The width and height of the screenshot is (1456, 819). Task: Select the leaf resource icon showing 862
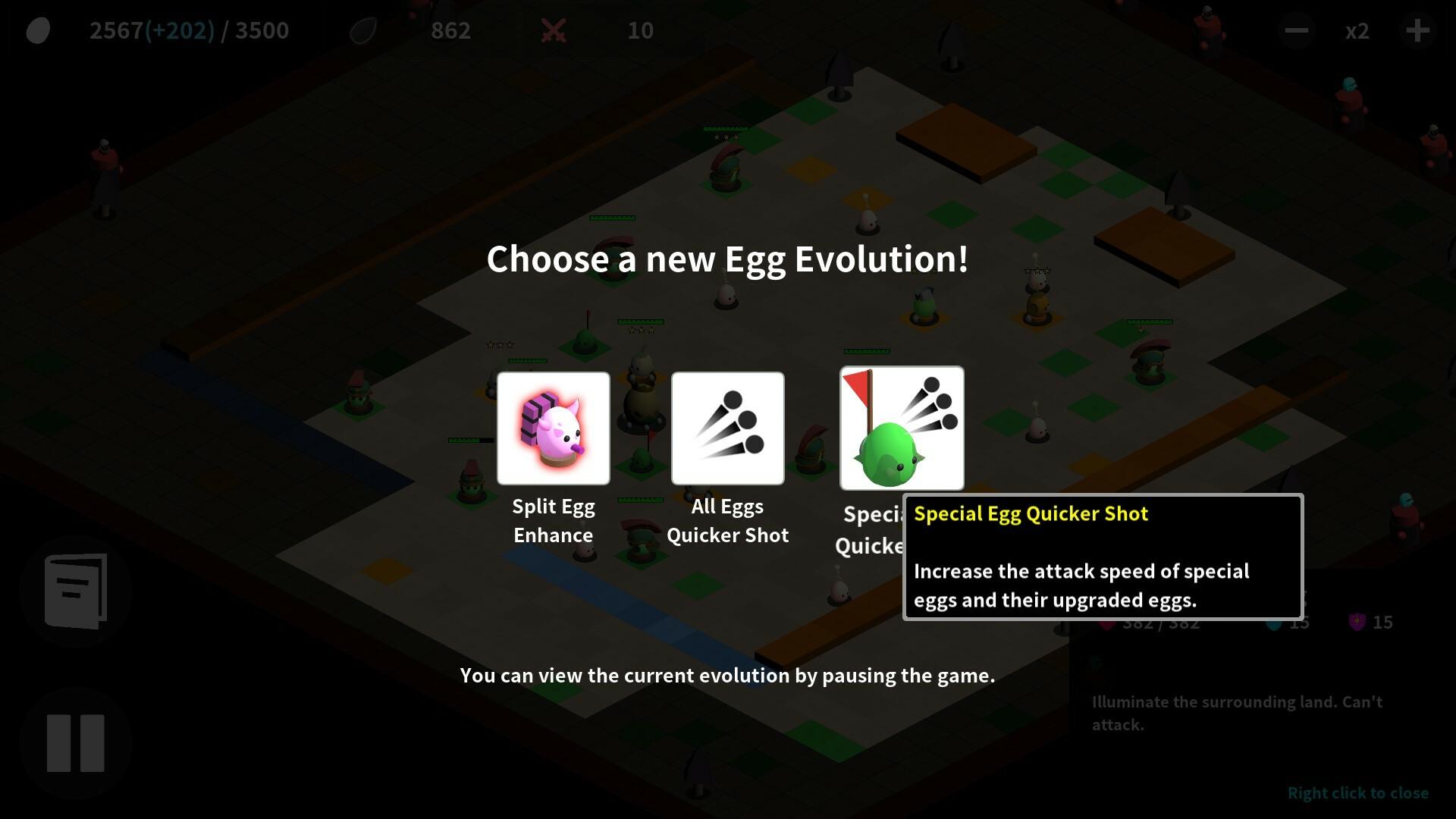click(362, 30)
